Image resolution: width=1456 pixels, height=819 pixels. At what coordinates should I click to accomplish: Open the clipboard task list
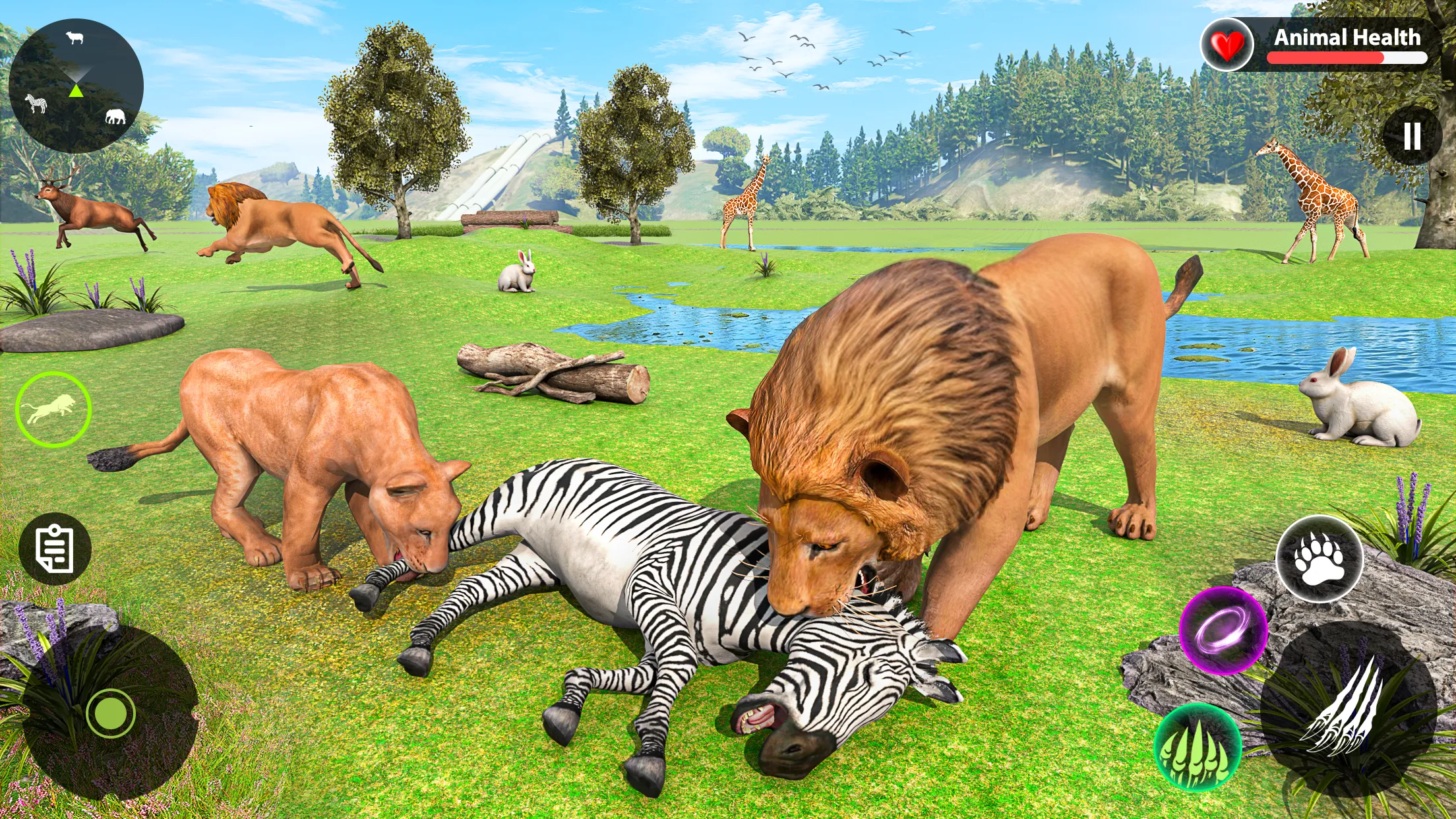click(55, 549)
